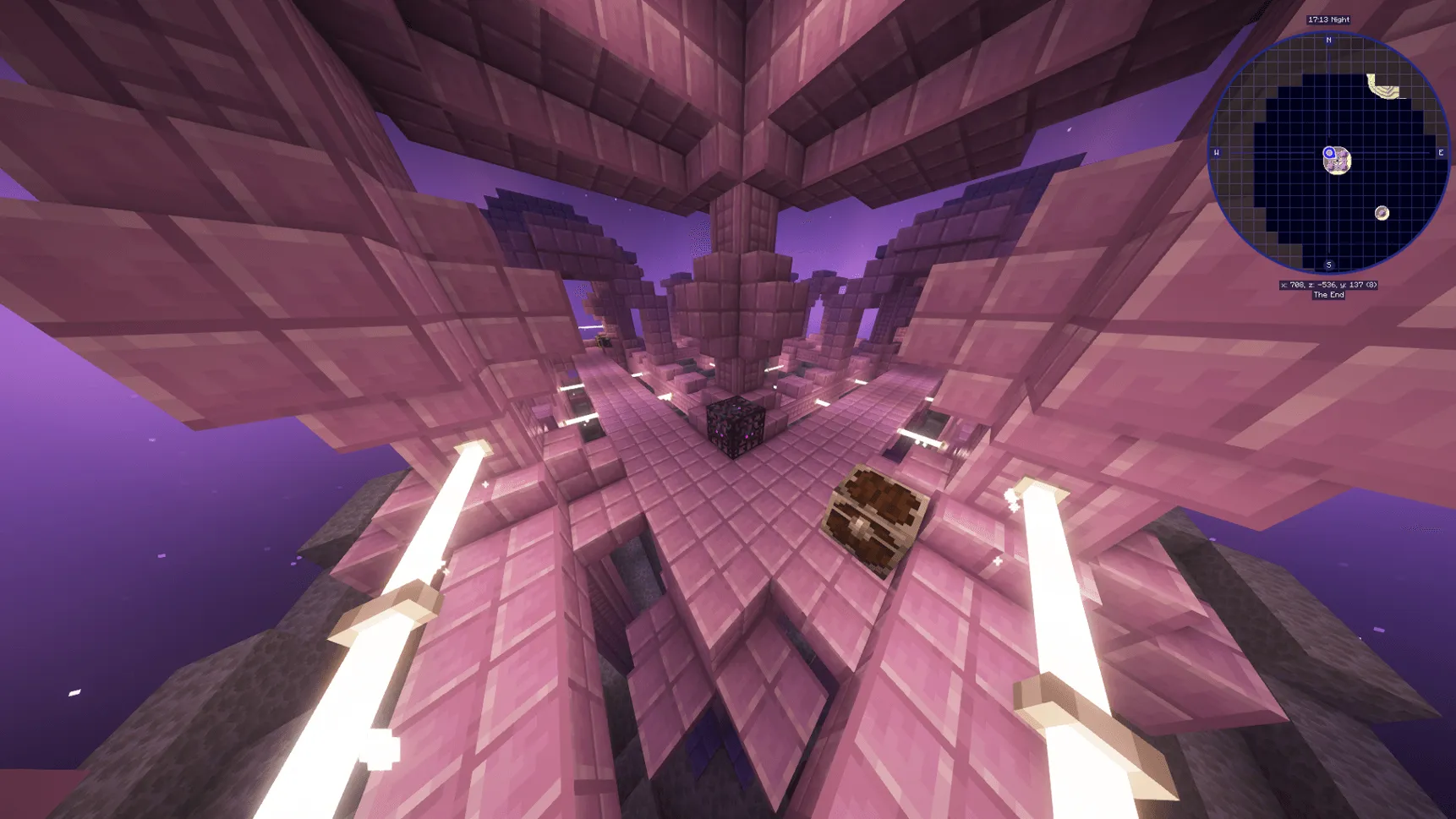
Task: Click the N compass marker on the minimap
Action: coord(1328,40)
